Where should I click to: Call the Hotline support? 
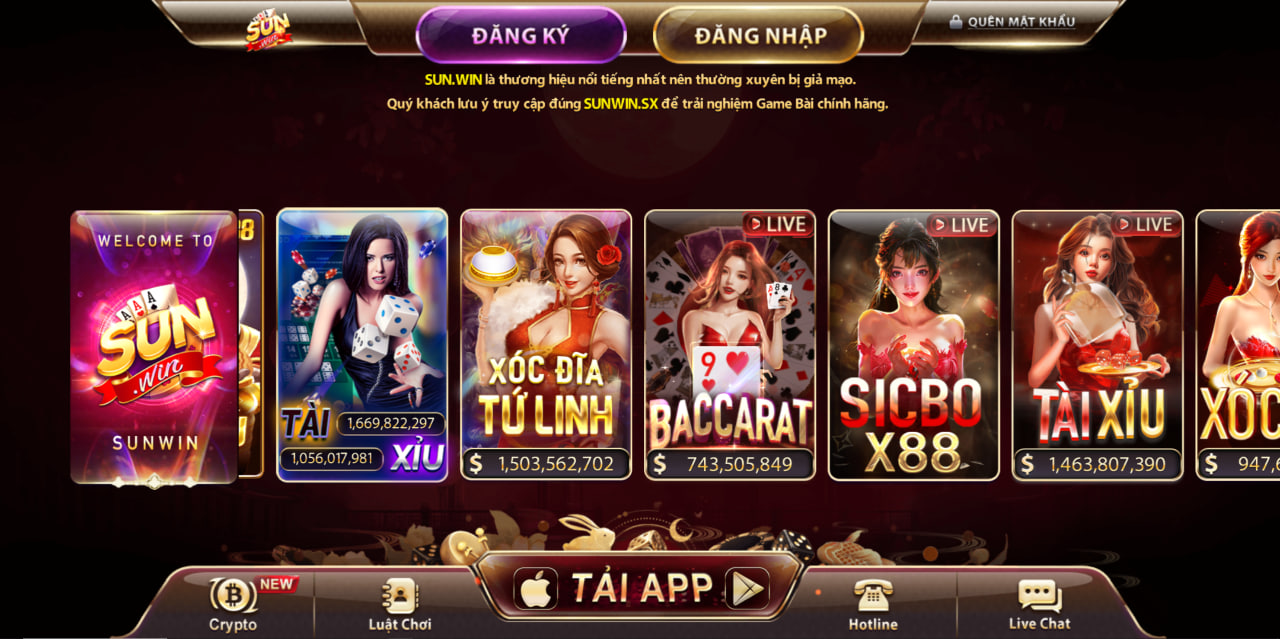coord(873,604)
